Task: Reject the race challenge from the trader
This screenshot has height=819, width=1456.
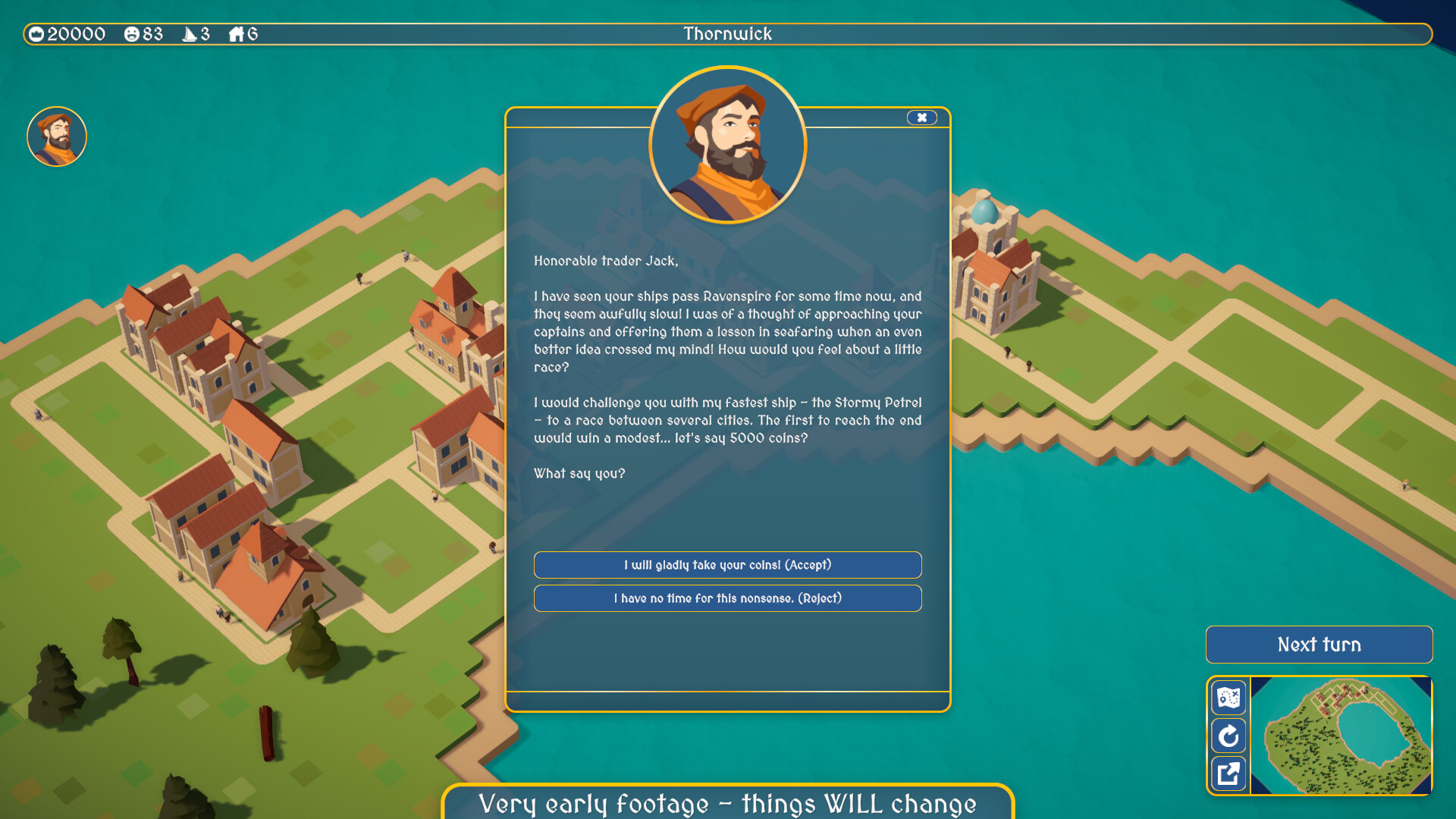Action: coord(727,598)
